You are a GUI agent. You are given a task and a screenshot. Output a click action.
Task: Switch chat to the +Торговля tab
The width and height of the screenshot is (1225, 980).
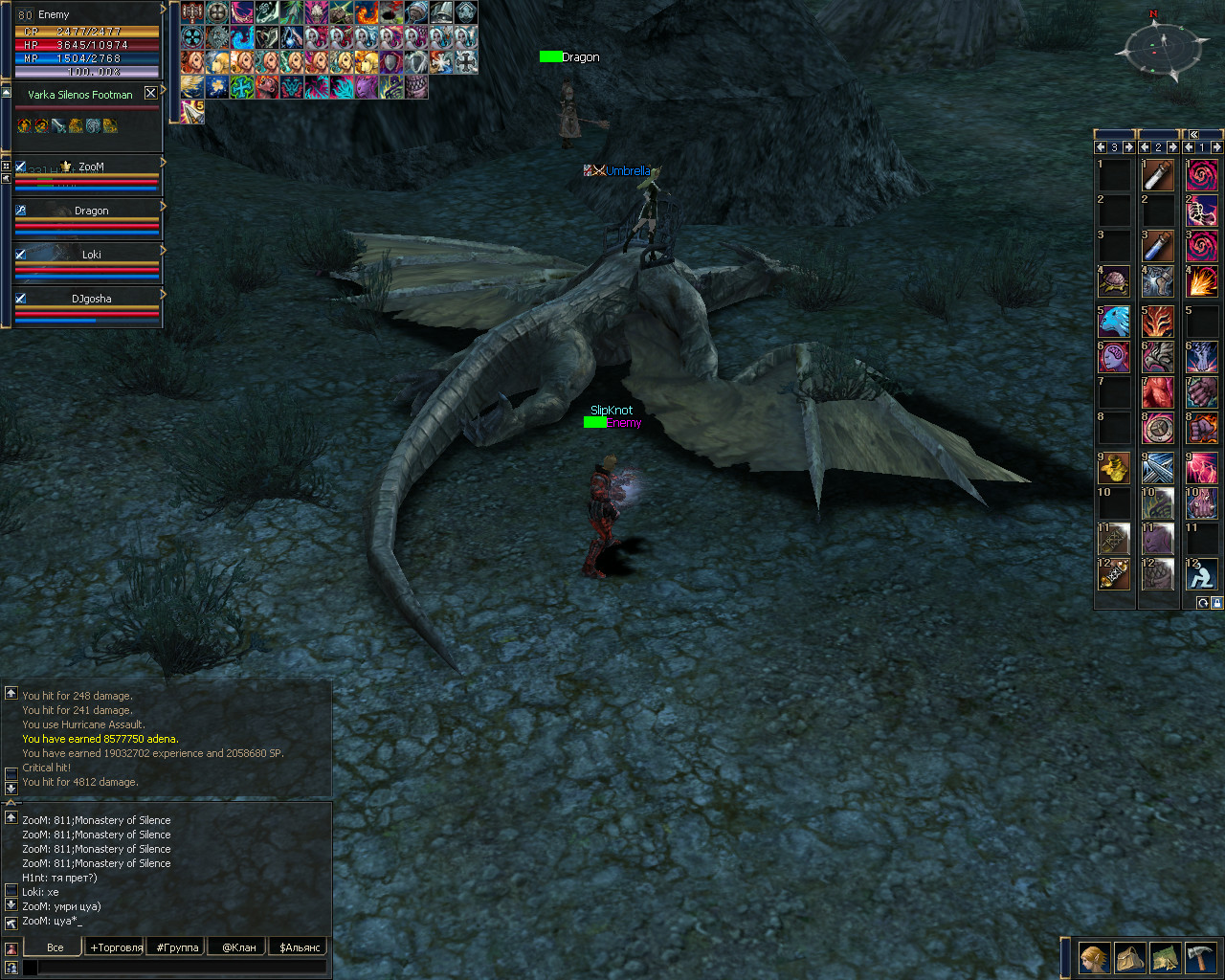116,947
